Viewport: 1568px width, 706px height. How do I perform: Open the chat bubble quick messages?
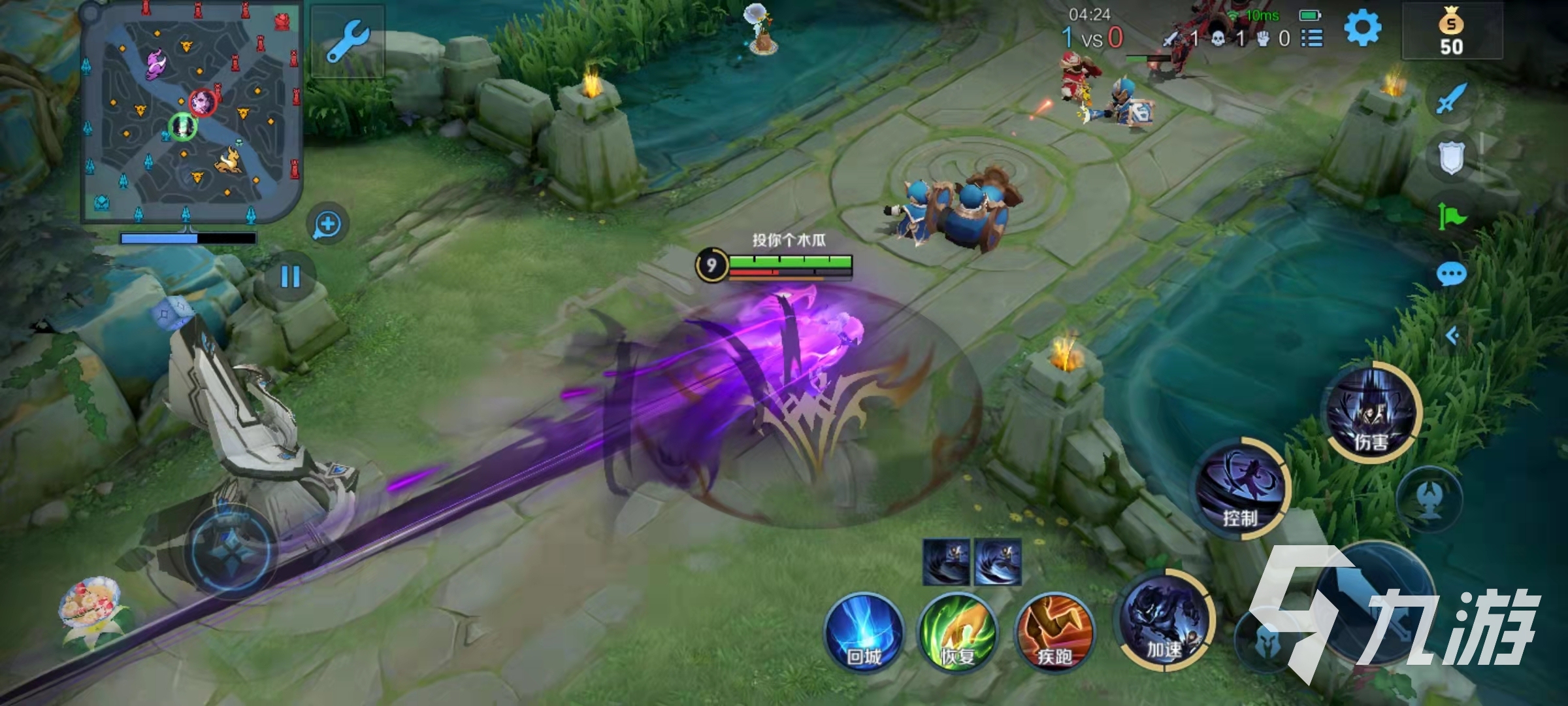[x=1451, y=274]
